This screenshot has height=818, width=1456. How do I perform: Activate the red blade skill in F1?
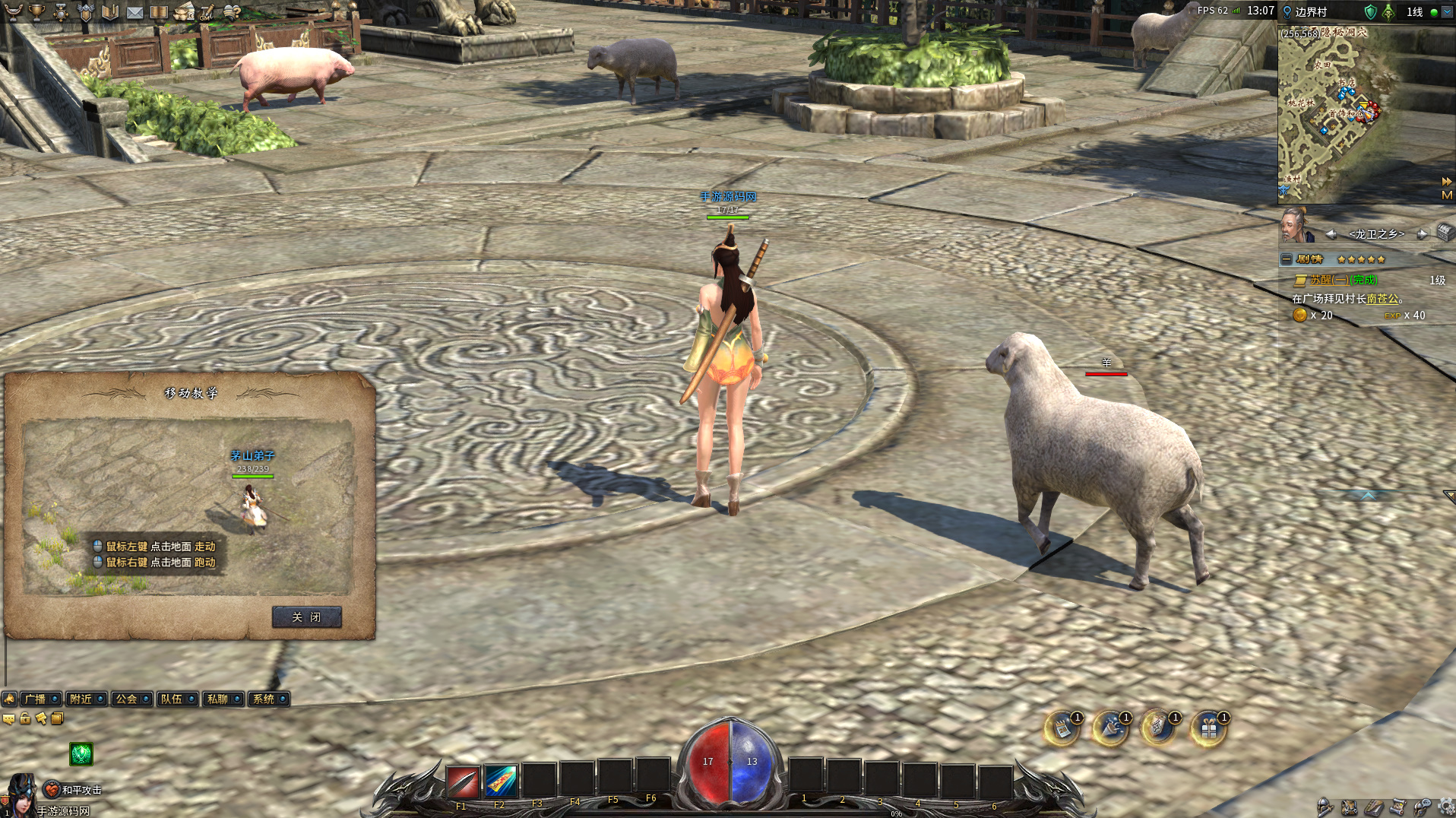click(x=462, y=781)
